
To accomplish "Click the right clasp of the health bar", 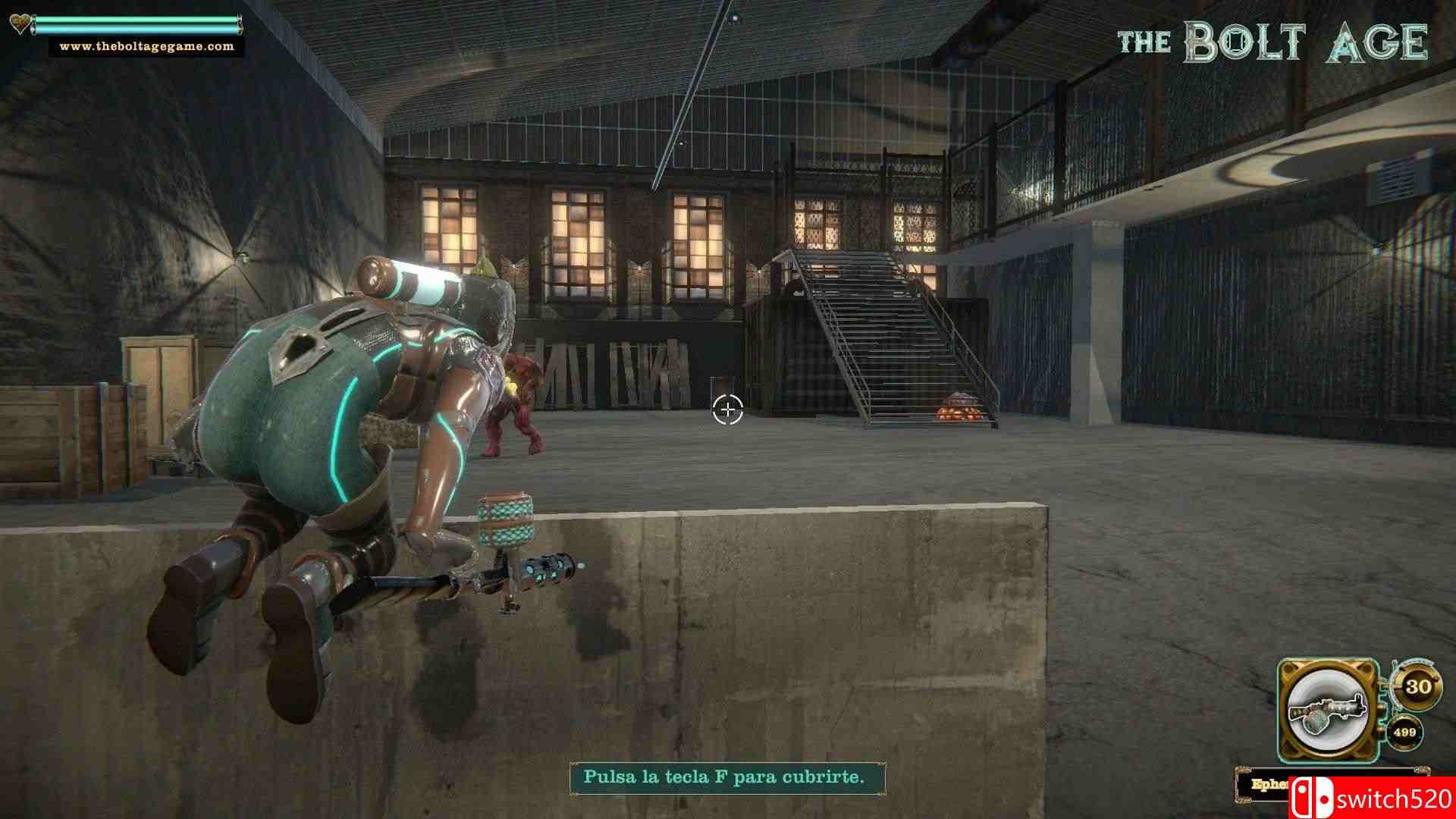I will [x=241, y=24].
